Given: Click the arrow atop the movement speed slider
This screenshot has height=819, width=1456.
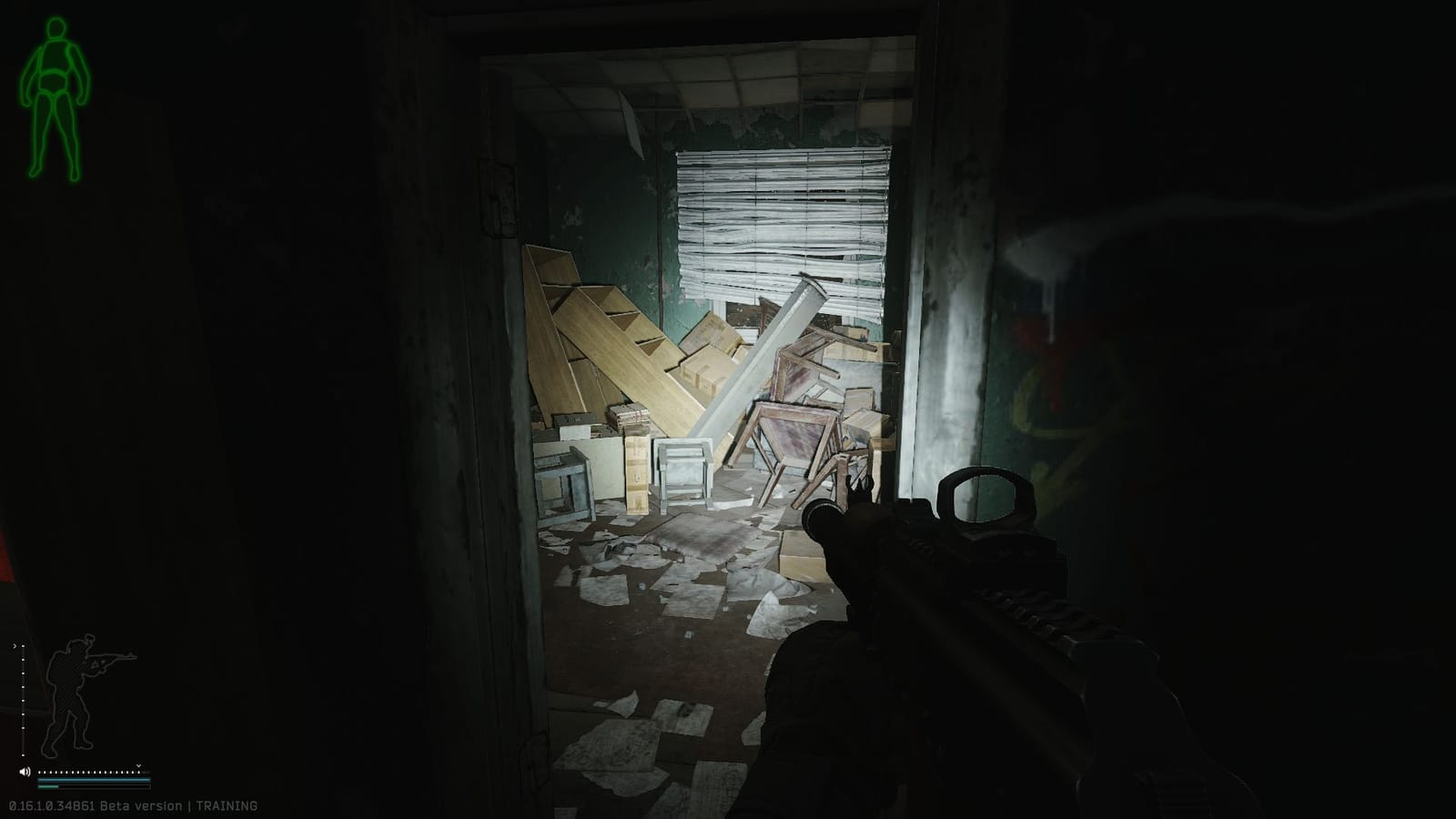Looking at the screenshot, I should [x=15, y=646].
